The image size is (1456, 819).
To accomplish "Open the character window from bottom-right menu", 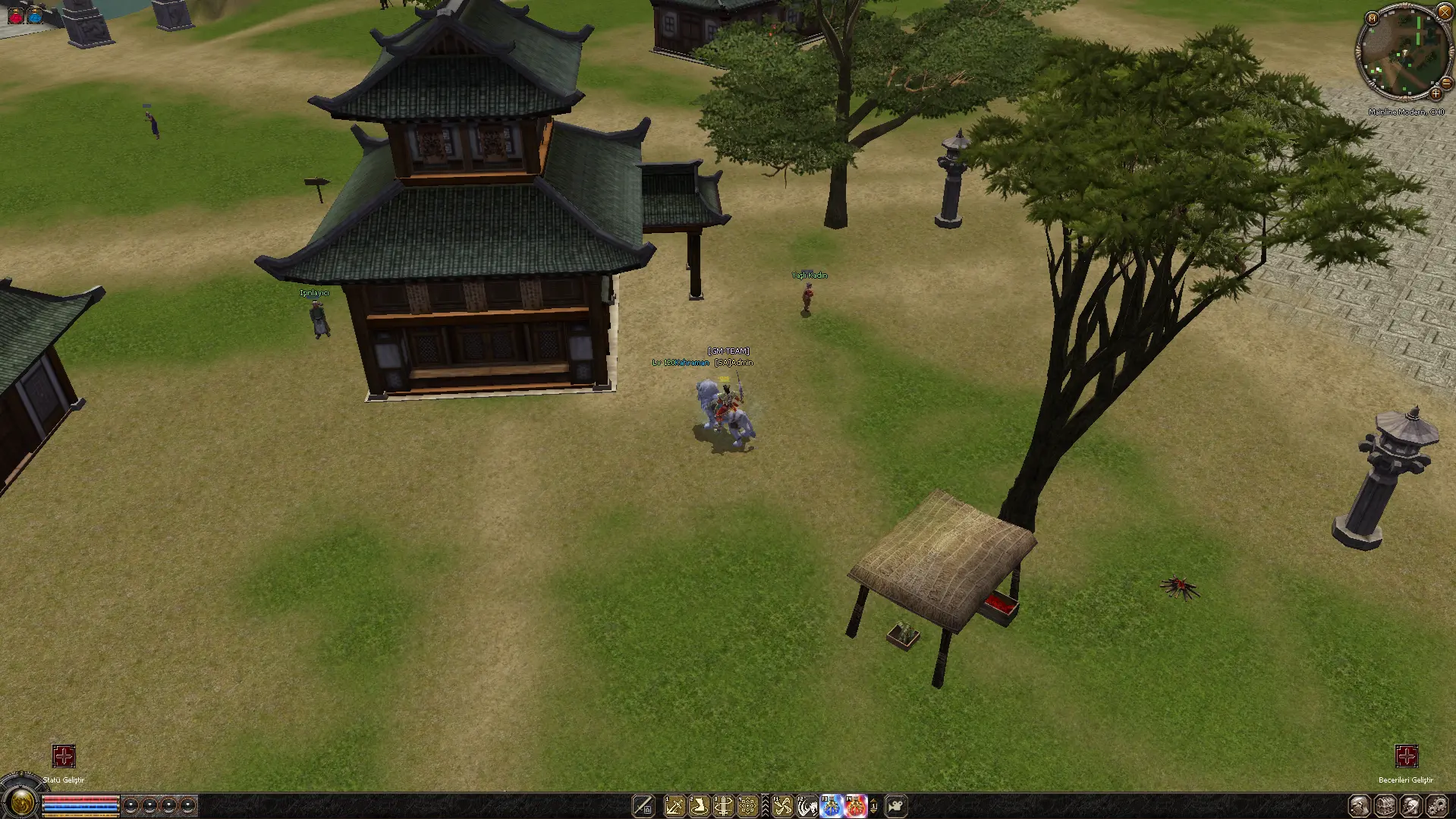I will tap(1360, 805).
